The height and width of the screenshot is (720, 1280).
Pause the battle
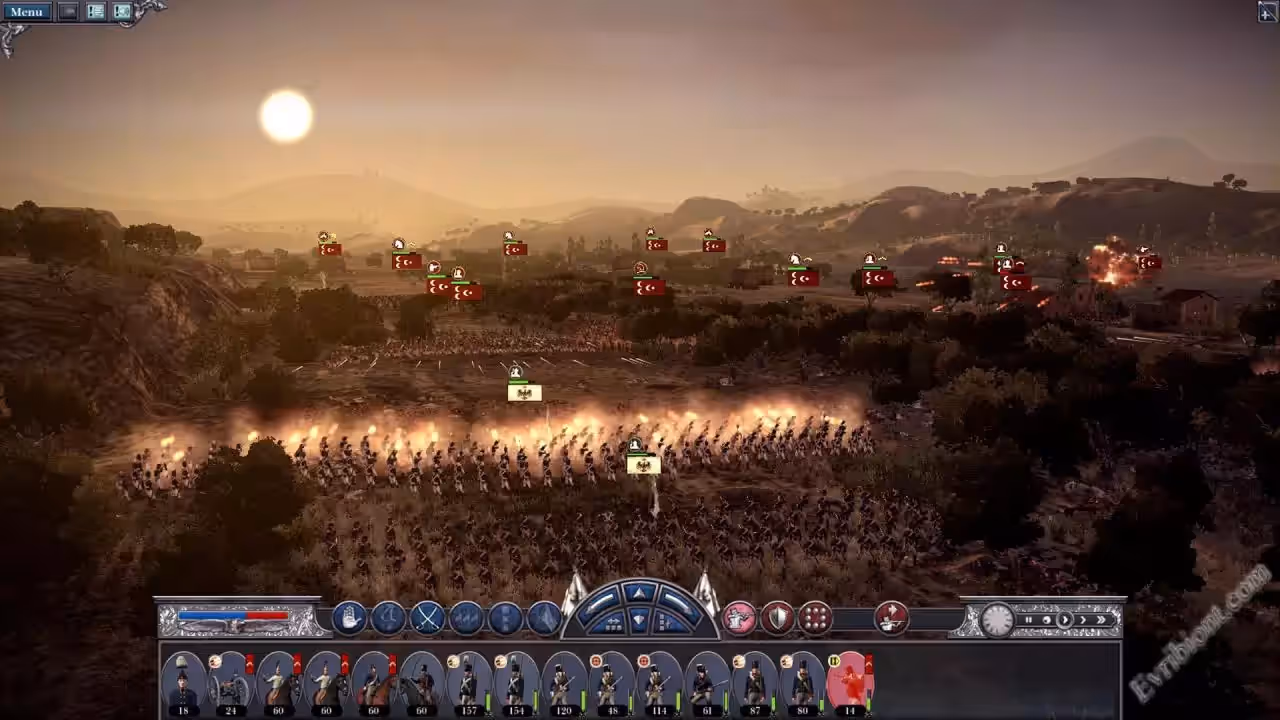pos(1028,620)
